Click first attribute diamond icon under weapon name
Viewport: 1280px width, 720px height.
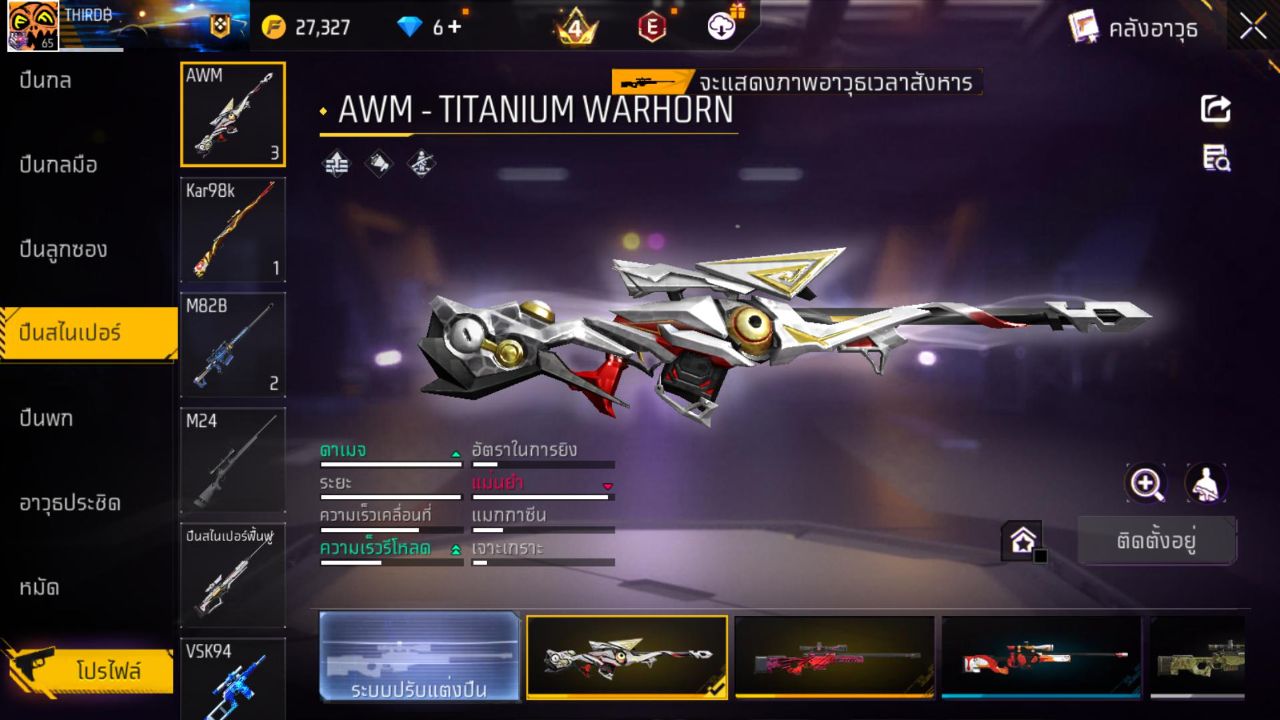coord(336,163)
